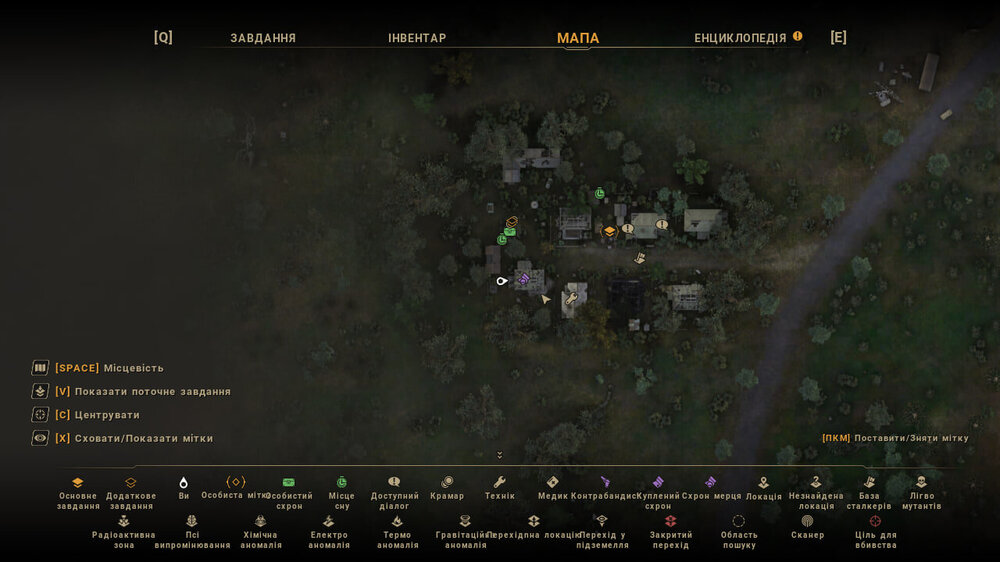Select the orange main quest map marker
The image size is (1000, 562).
click(x=609, y=231)
